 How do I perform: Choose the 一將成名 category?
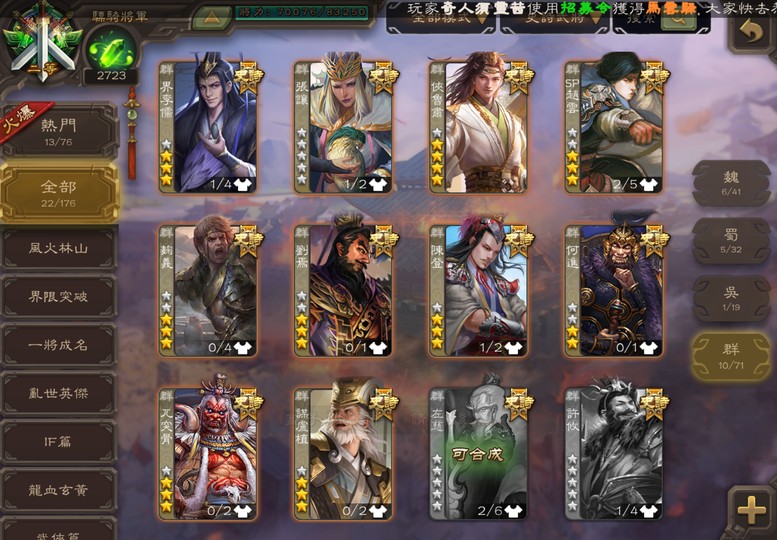[x=60, y=345]
